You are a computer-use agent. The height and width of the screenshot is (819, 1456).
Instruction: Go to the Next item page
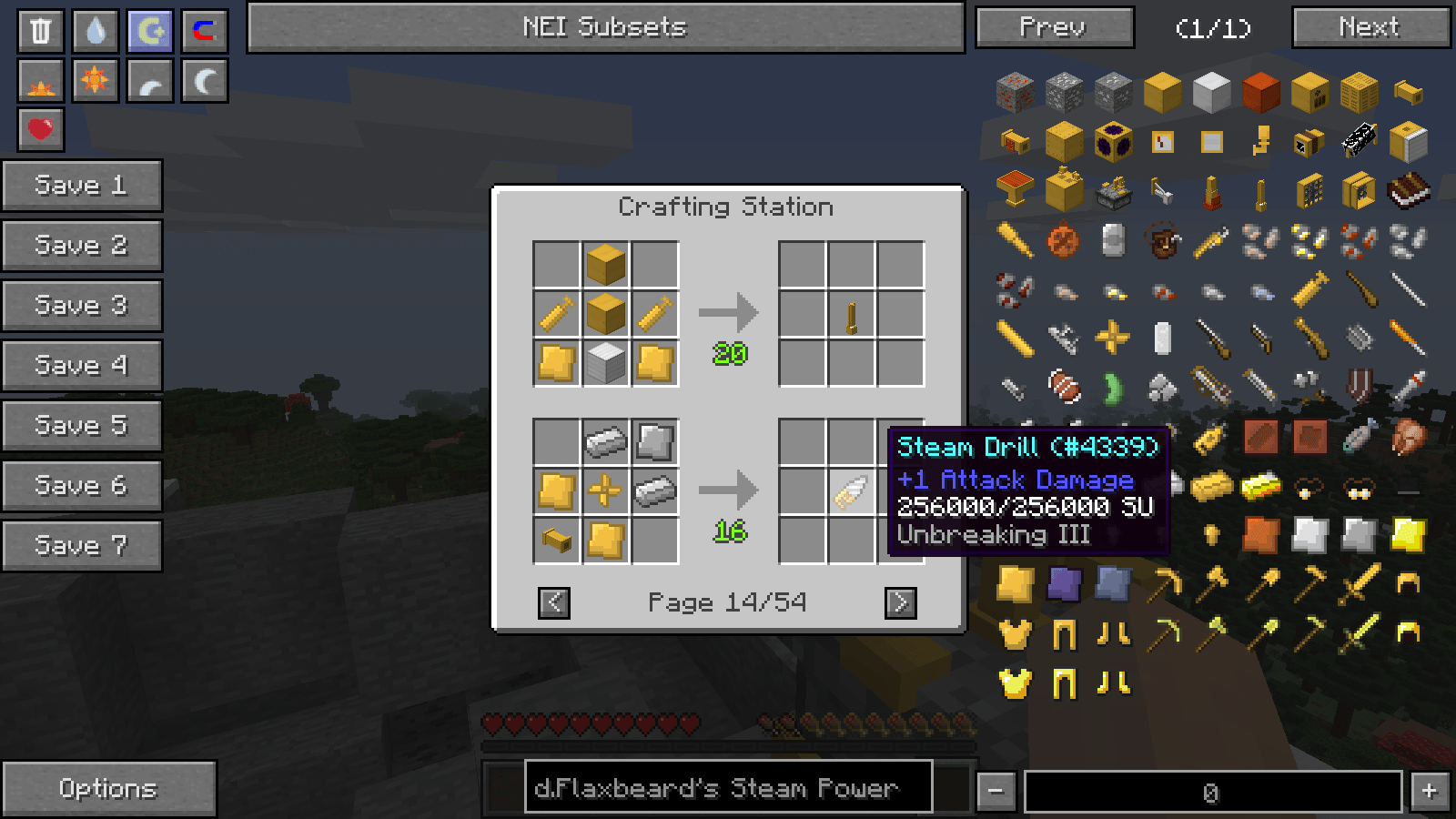pyautogui.click(x=1370, y=27)
